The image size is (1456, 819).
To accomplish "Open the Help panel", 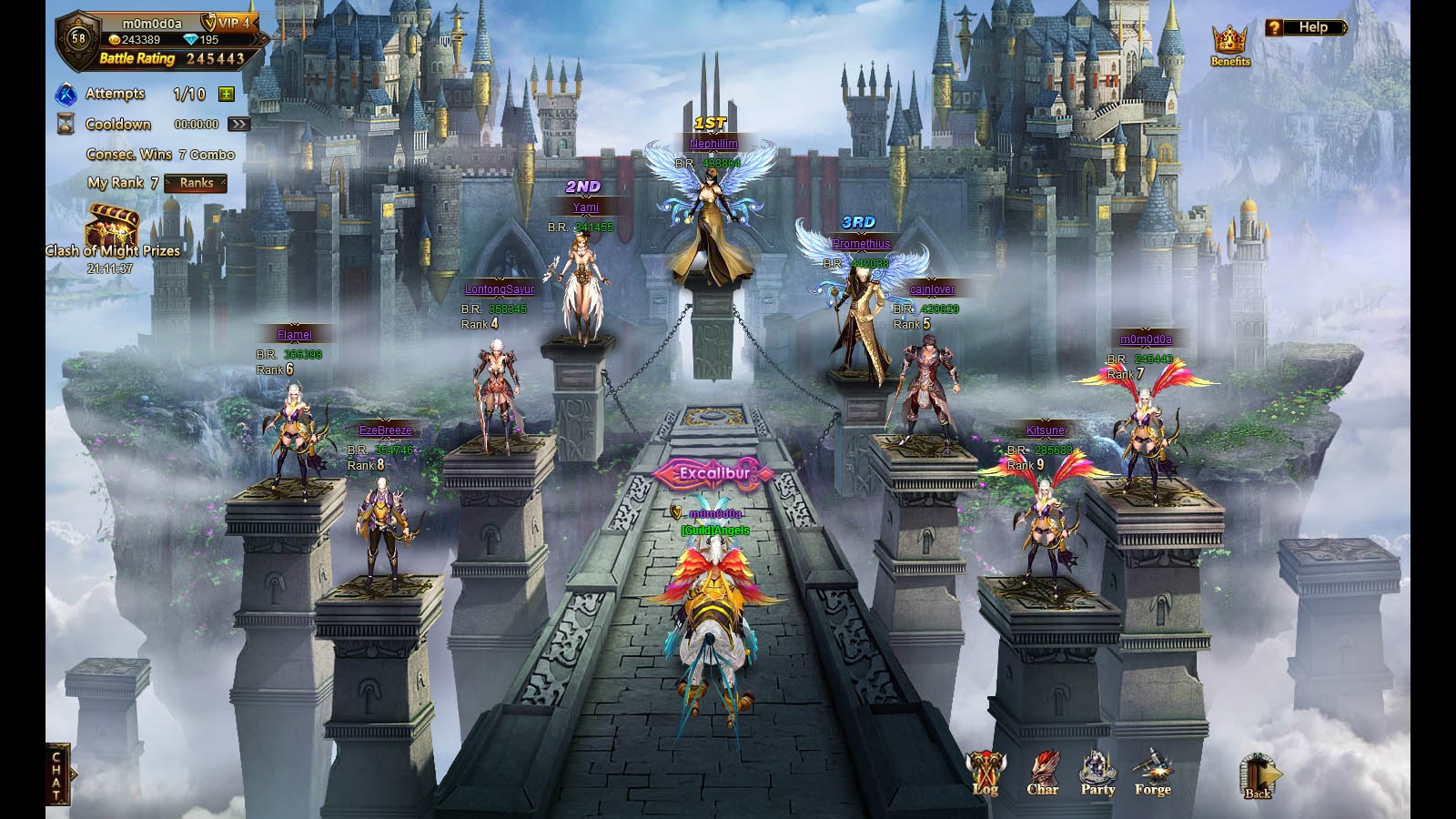I will coord(1305,27).
